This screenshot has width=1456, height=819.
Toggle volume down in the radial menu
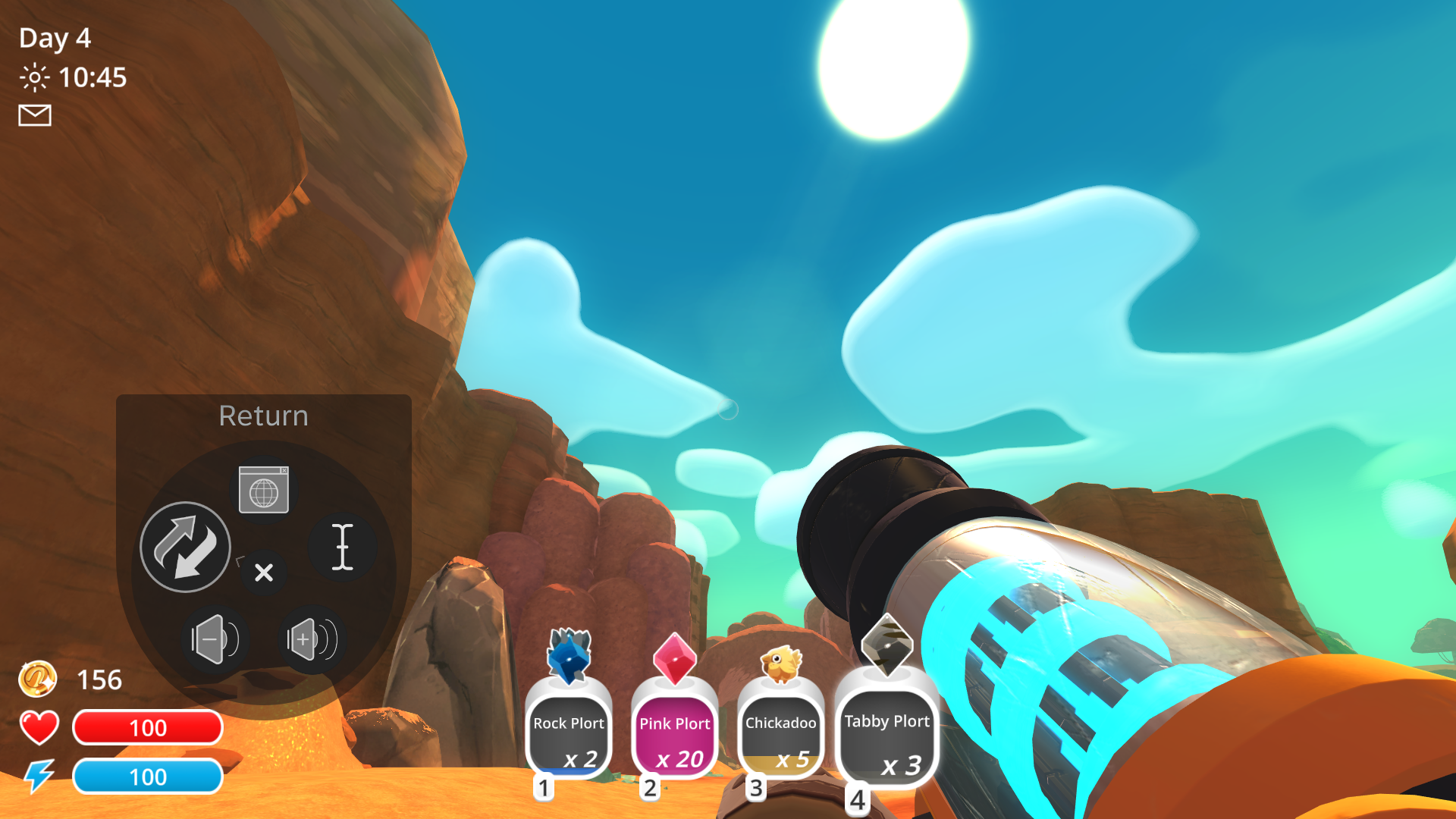point(215,638)
